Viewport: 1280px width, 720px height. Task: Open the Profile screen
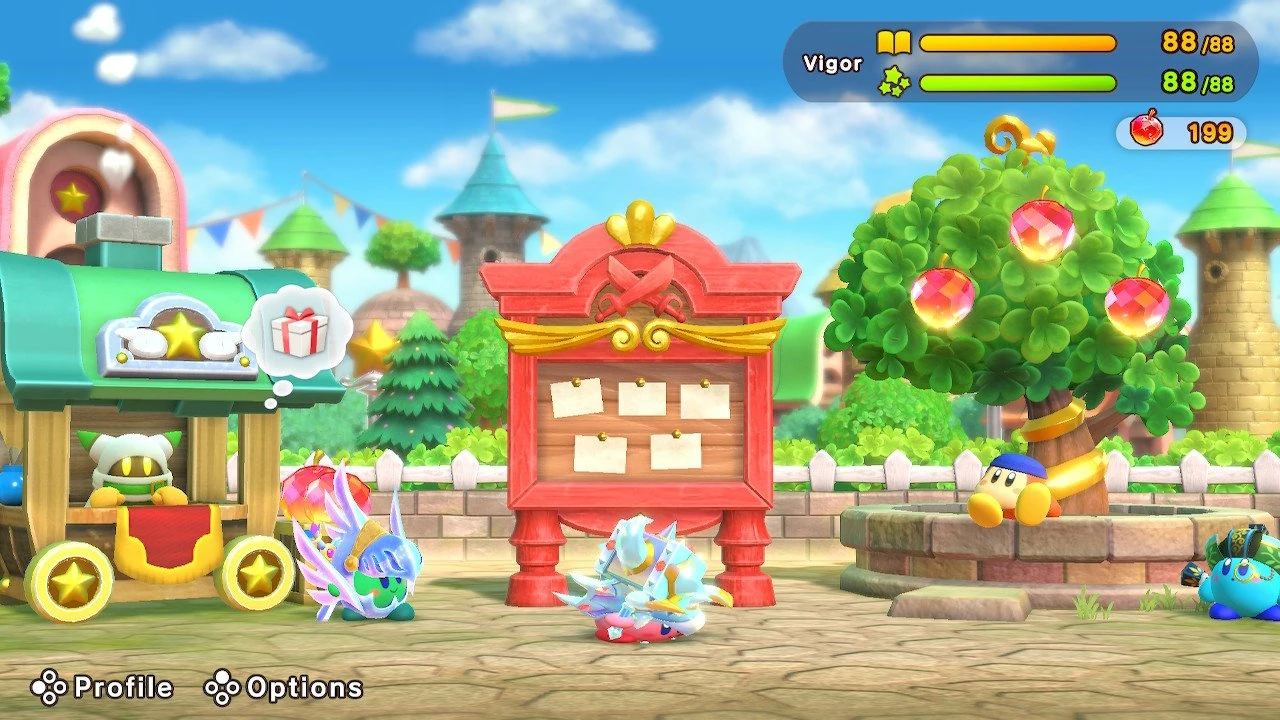(104, 688)
